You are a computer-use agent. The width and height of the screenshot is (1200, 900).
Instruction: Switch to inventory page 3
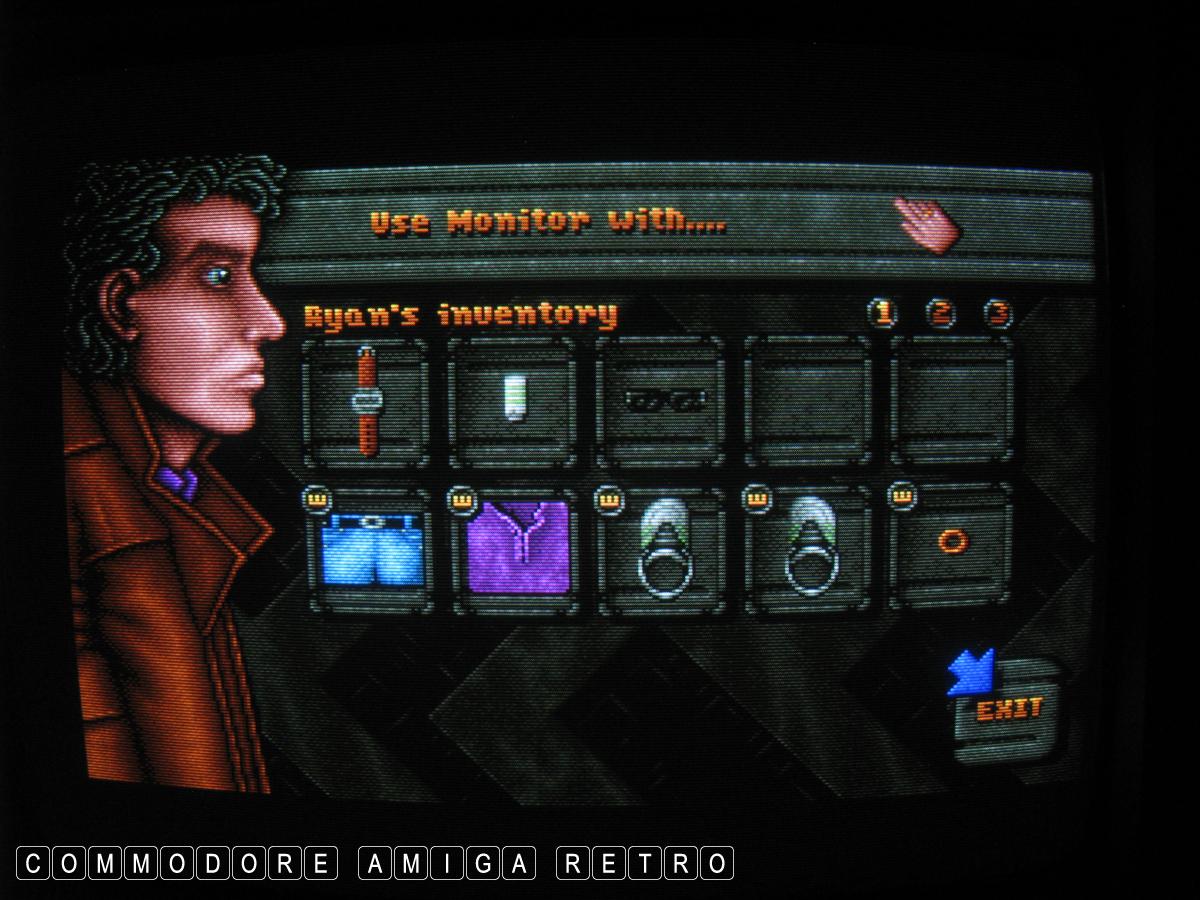click(997, 314)
